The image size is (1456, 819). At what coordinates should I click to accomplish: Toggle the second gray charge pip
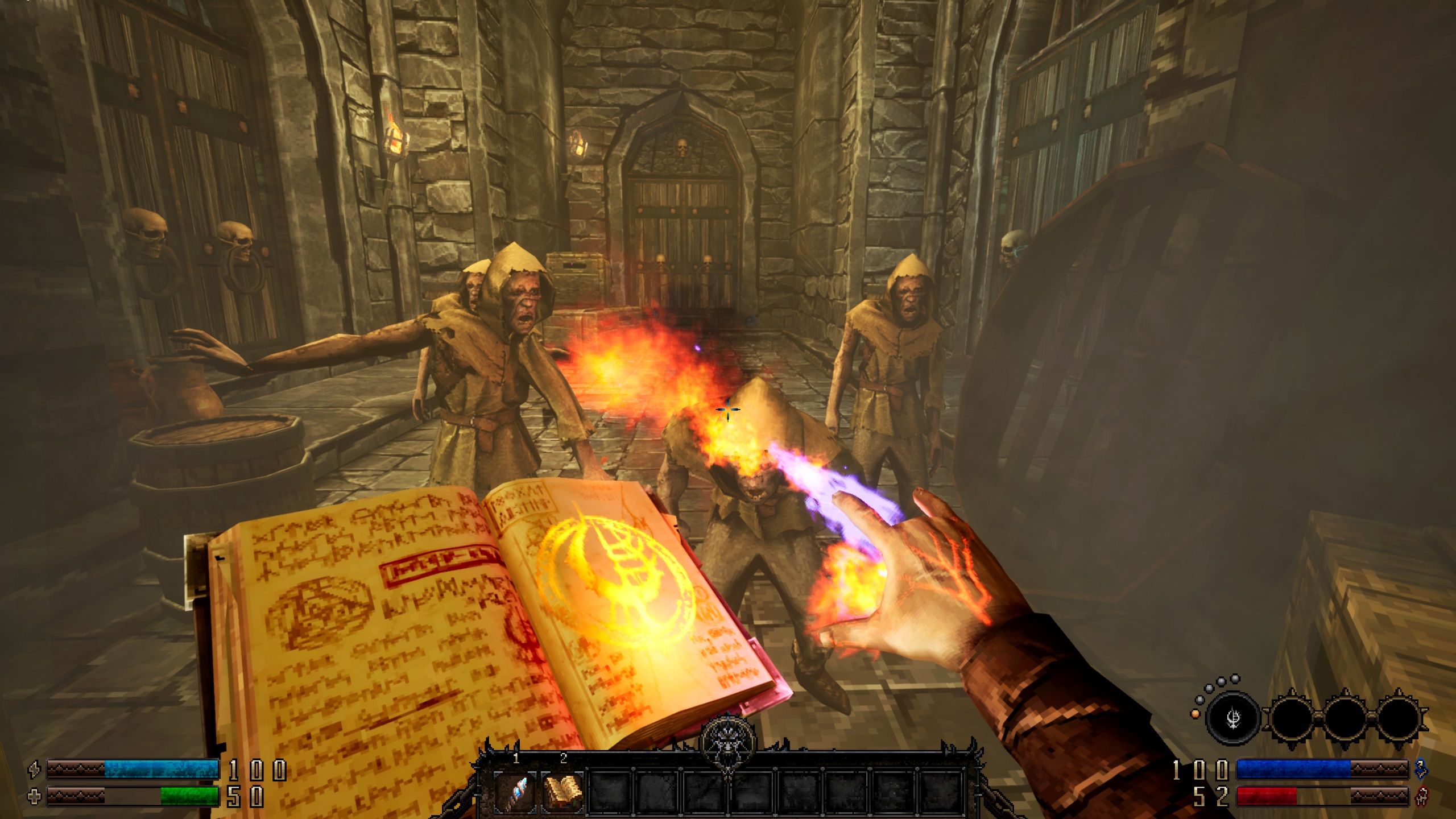1221,682
